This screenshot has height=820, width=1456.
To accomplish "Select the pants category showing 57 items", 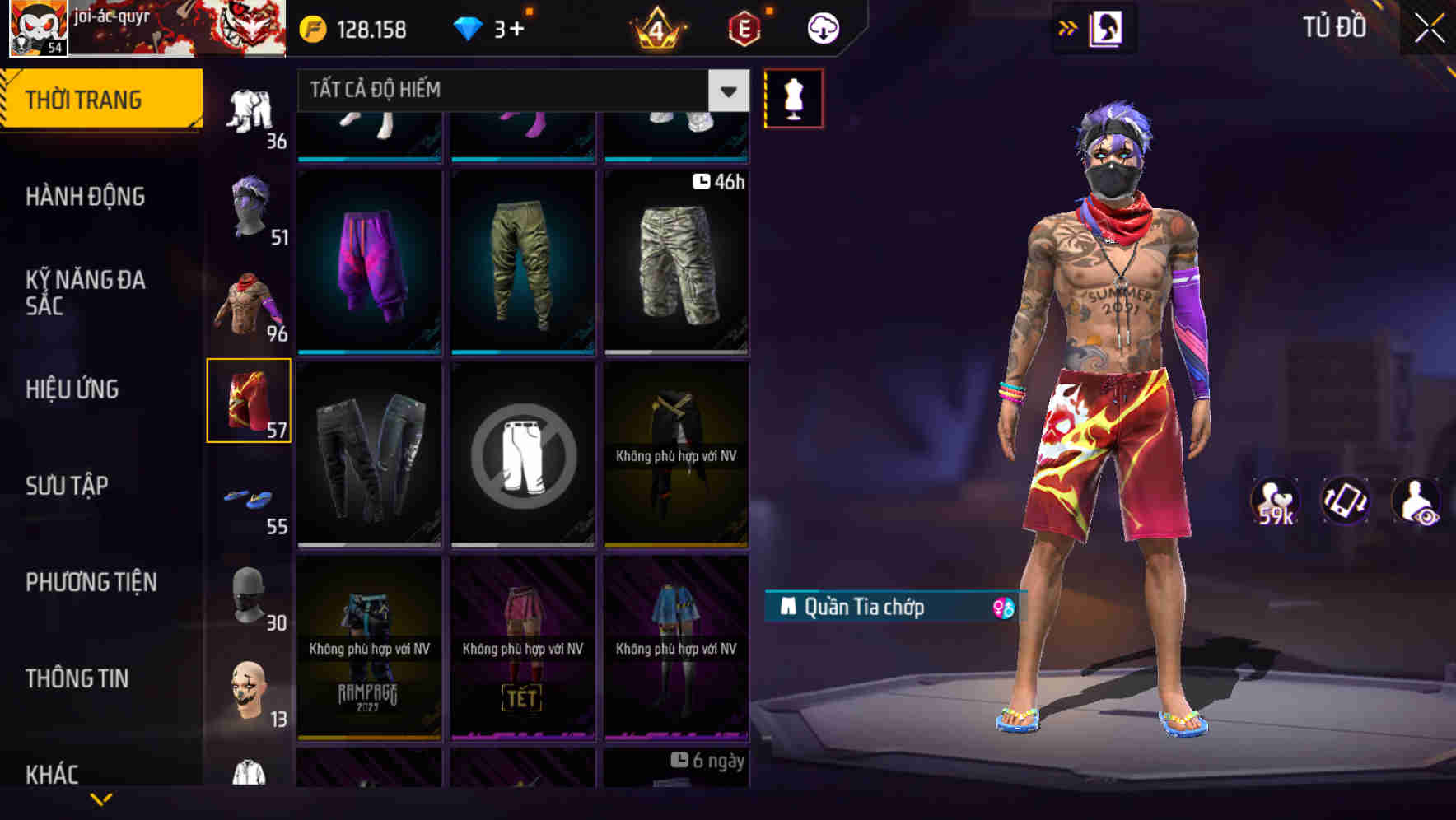I will point(249,399).
